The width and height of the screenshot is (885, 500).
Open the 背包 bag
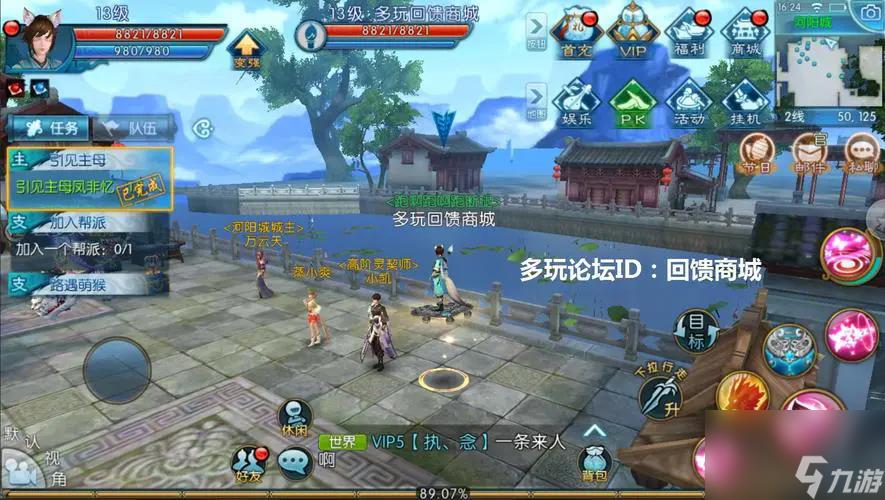click(593, 461)
